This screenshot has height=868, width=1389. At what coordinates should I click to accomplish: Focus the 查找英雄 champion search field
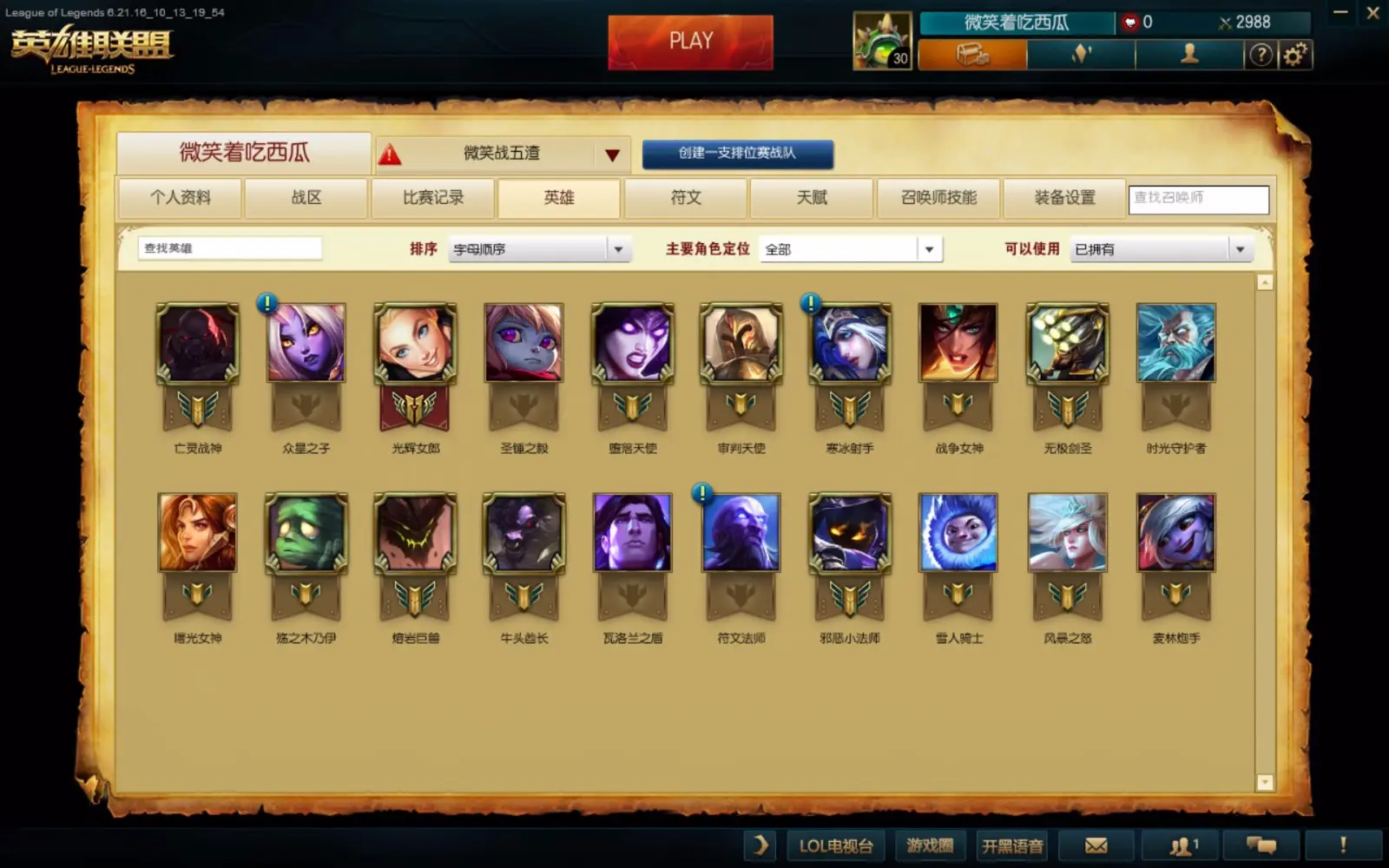tap(229, 249)
